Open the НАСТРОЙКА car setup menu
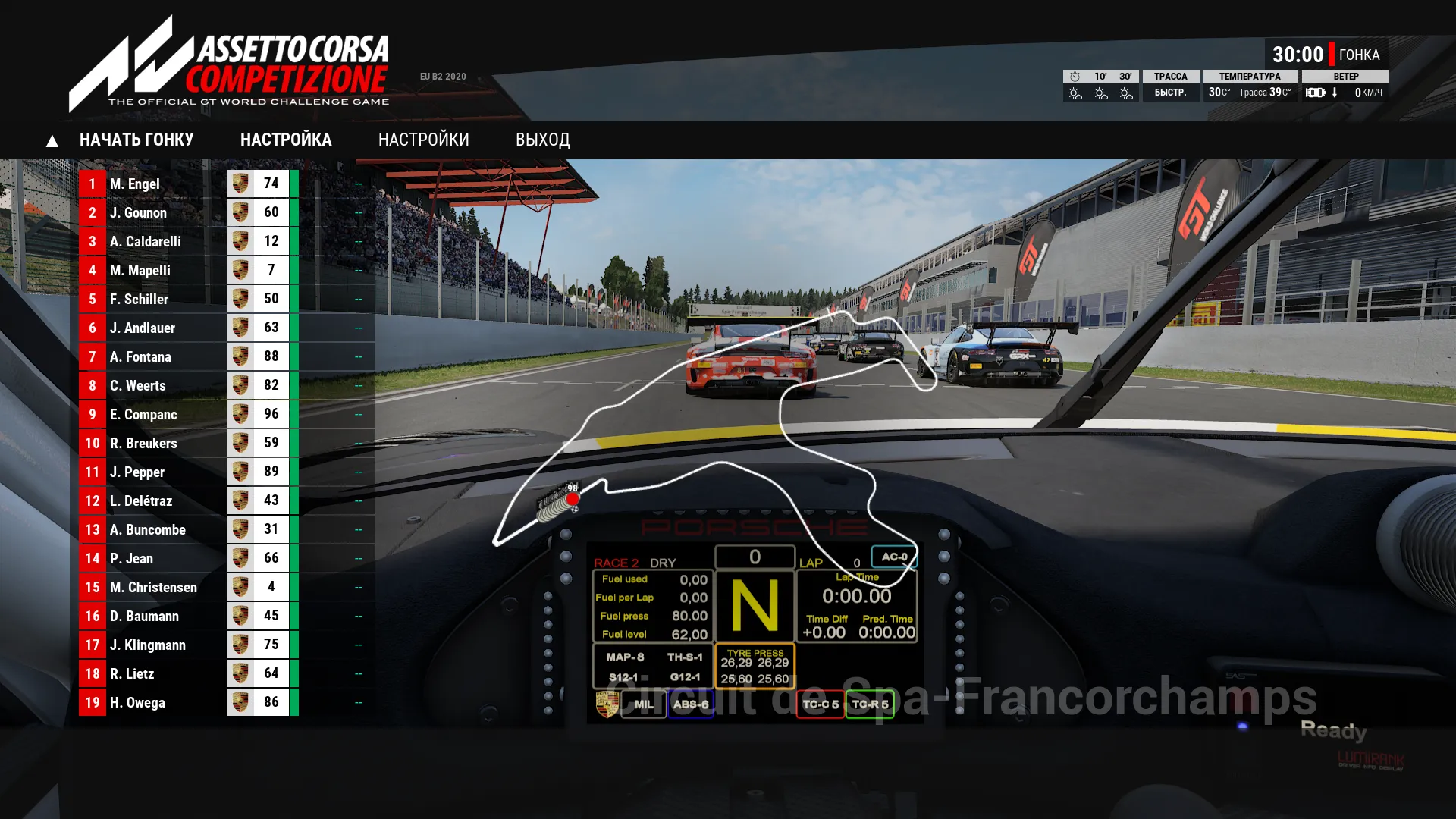This screenshot has width=1456, height=819. 286,140
